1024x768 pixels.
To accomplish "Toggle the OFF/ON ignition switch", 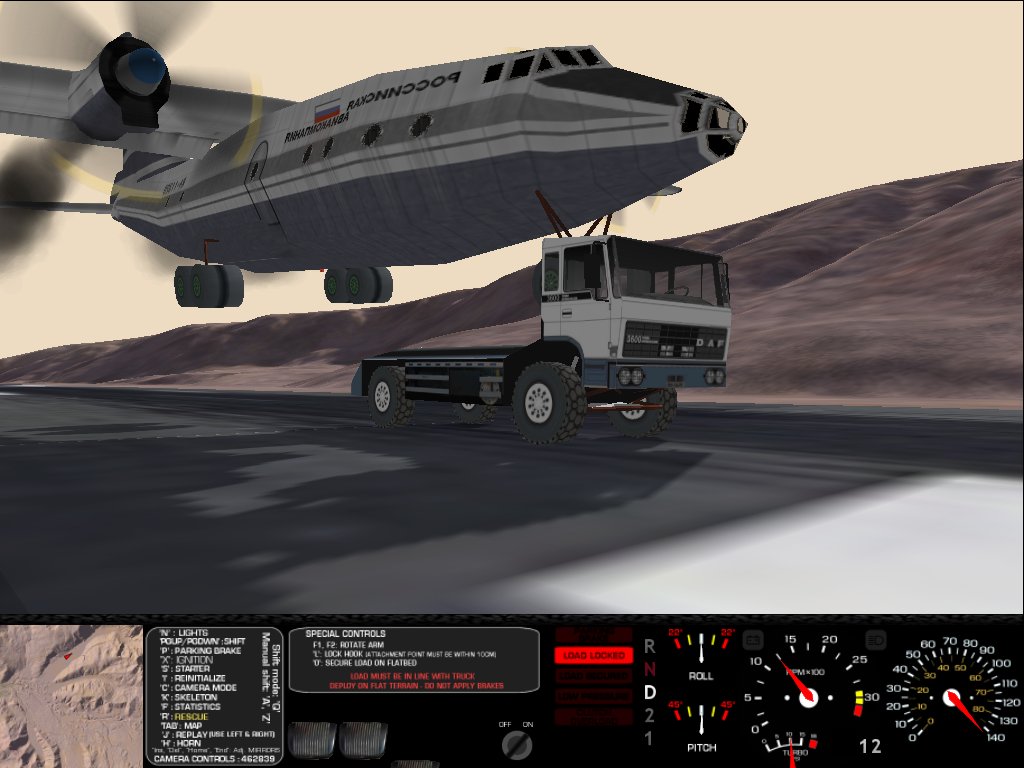I will point(516,742).
